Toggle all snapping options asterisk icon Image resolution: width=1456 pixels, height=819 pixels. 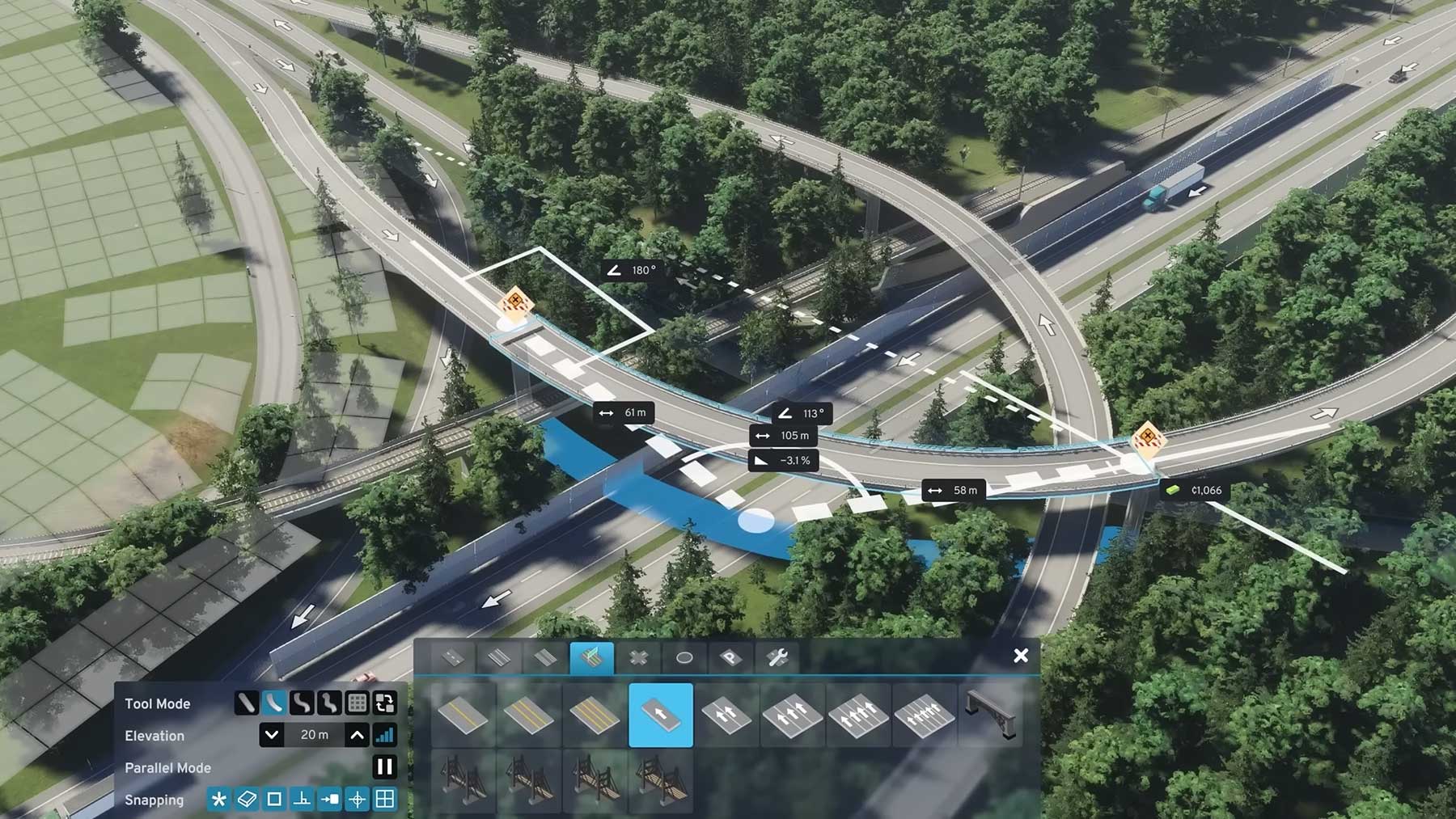218,800
